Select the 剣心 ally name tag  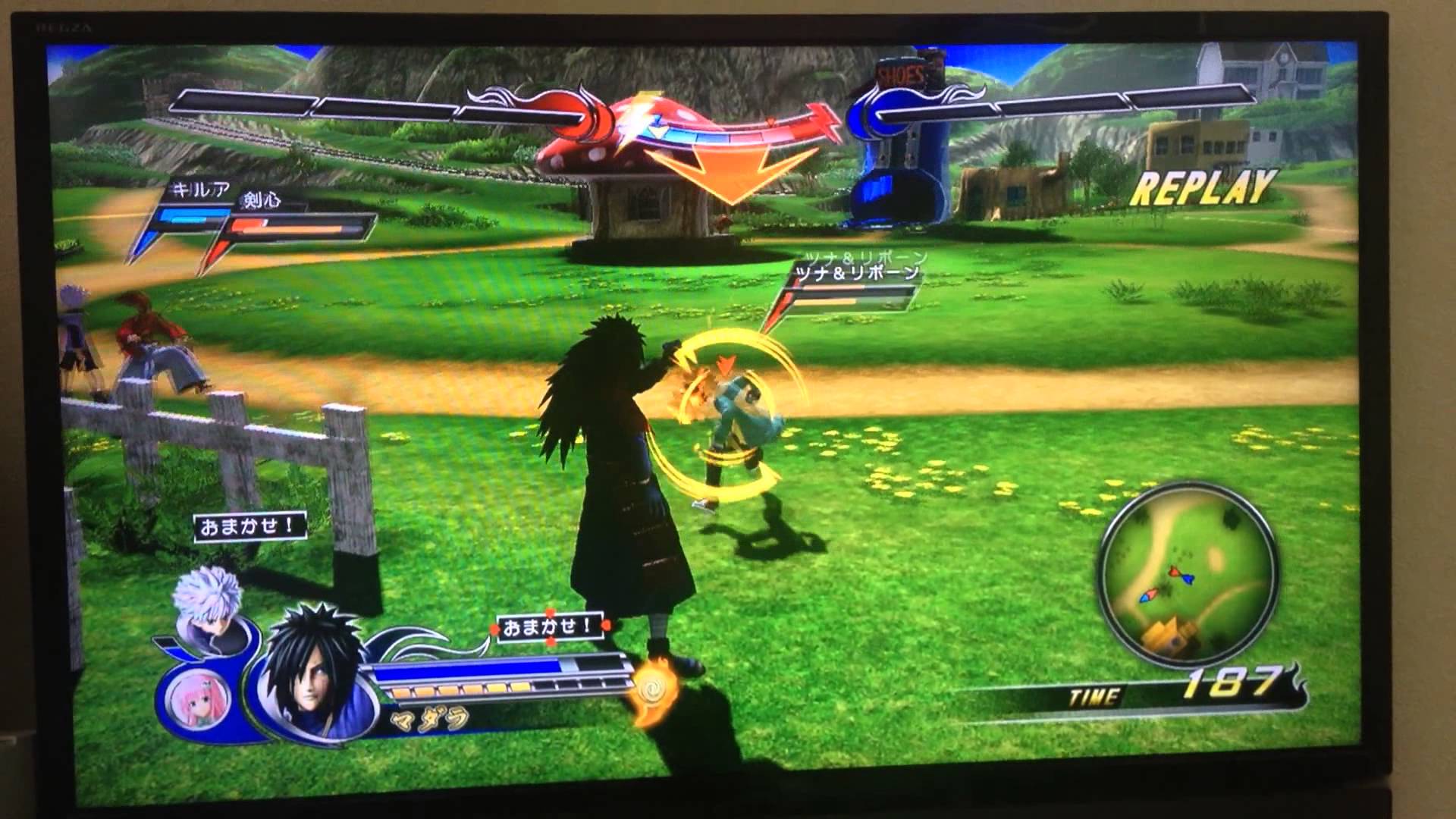tap(260, 199)
